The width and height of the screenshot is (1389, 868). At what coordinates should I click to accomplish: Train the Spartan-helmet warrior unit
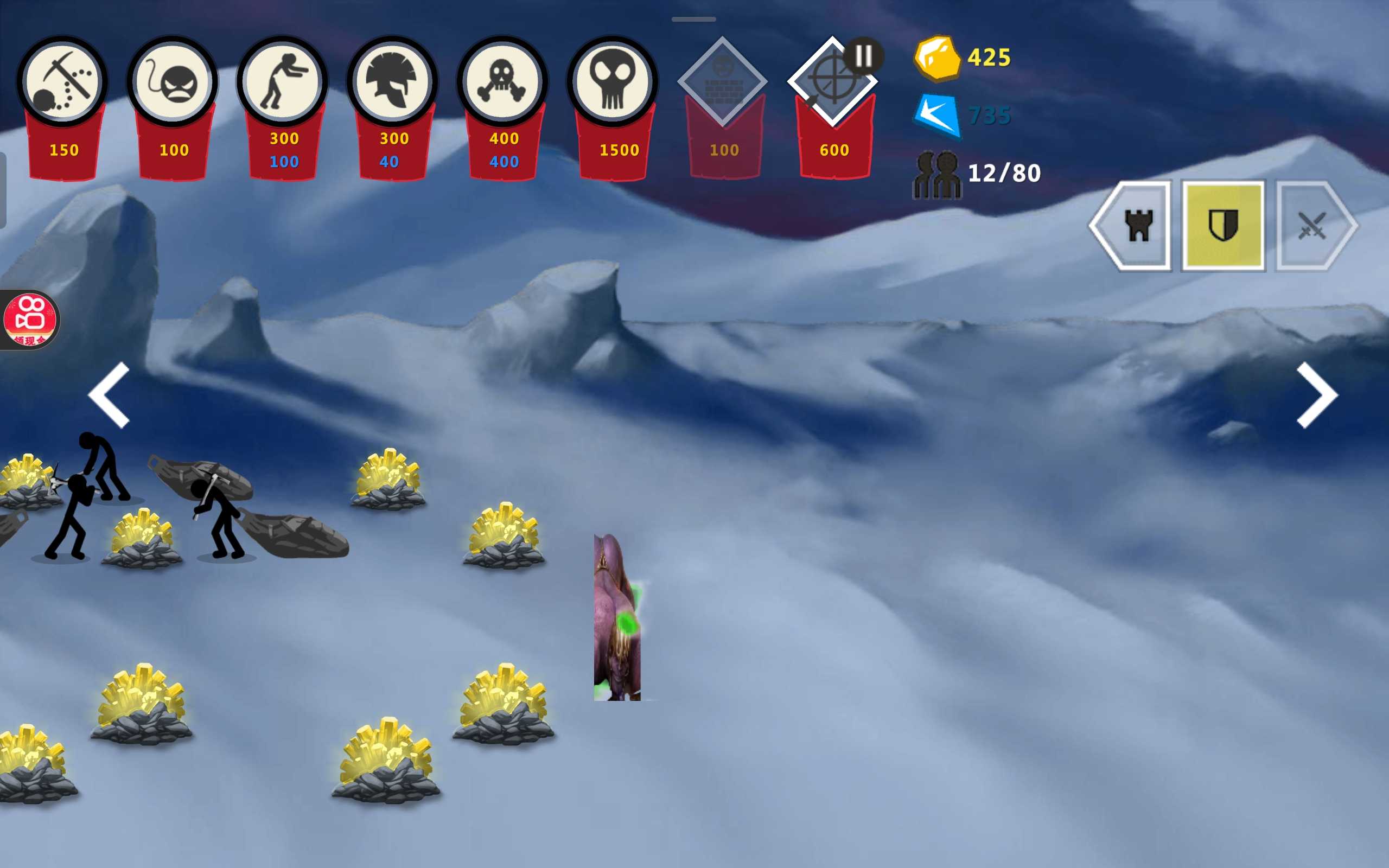(393, 81)
